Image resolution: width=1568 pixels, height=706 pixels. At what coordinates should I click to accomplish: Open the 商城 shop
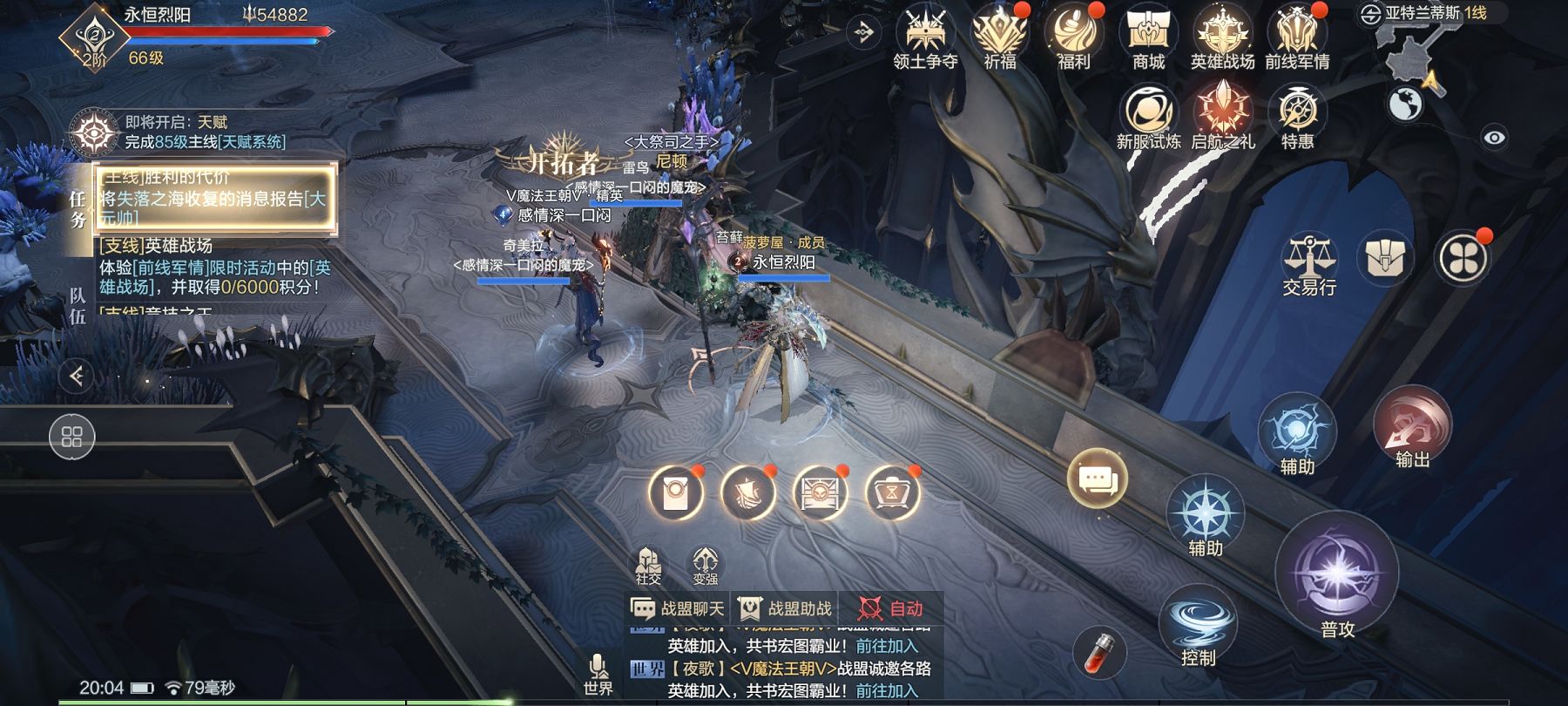pyautogui.click(x=1148, y=37)
